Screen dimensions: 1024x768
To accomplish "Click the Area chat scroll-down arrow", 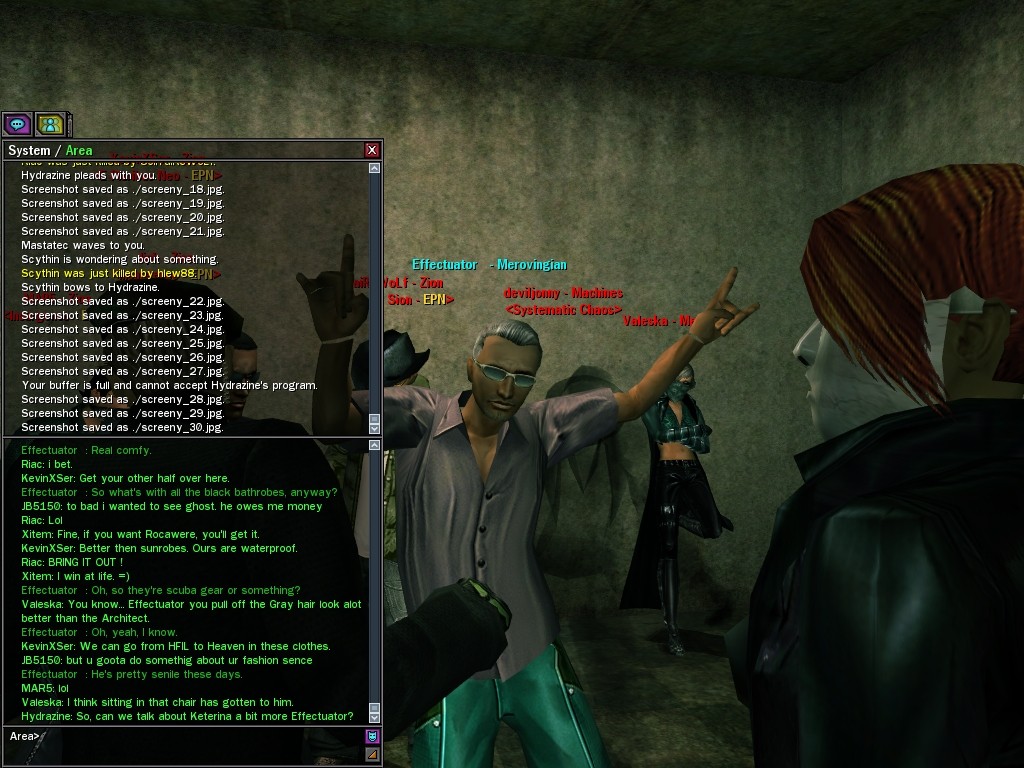I will click(x=375, y=716).
